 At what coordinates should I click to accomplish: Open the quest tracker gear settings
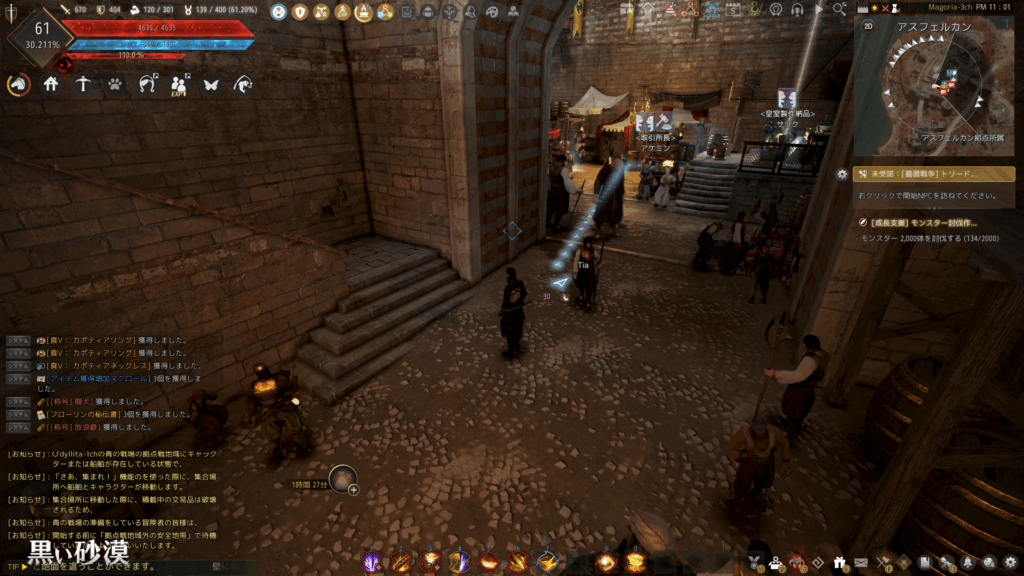(842, 174)
